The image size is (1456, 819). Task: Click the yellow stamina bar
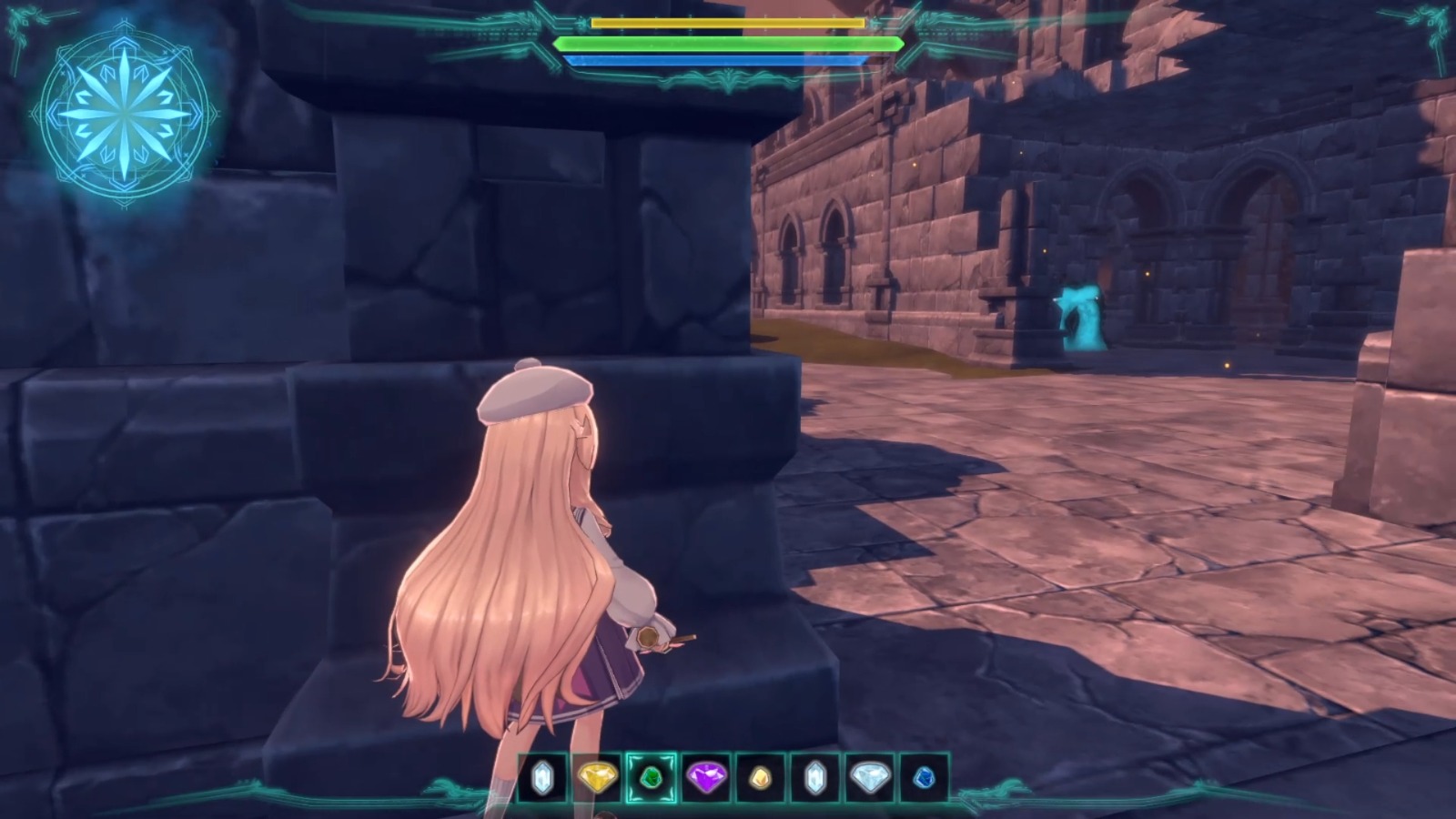click(728, 21)
